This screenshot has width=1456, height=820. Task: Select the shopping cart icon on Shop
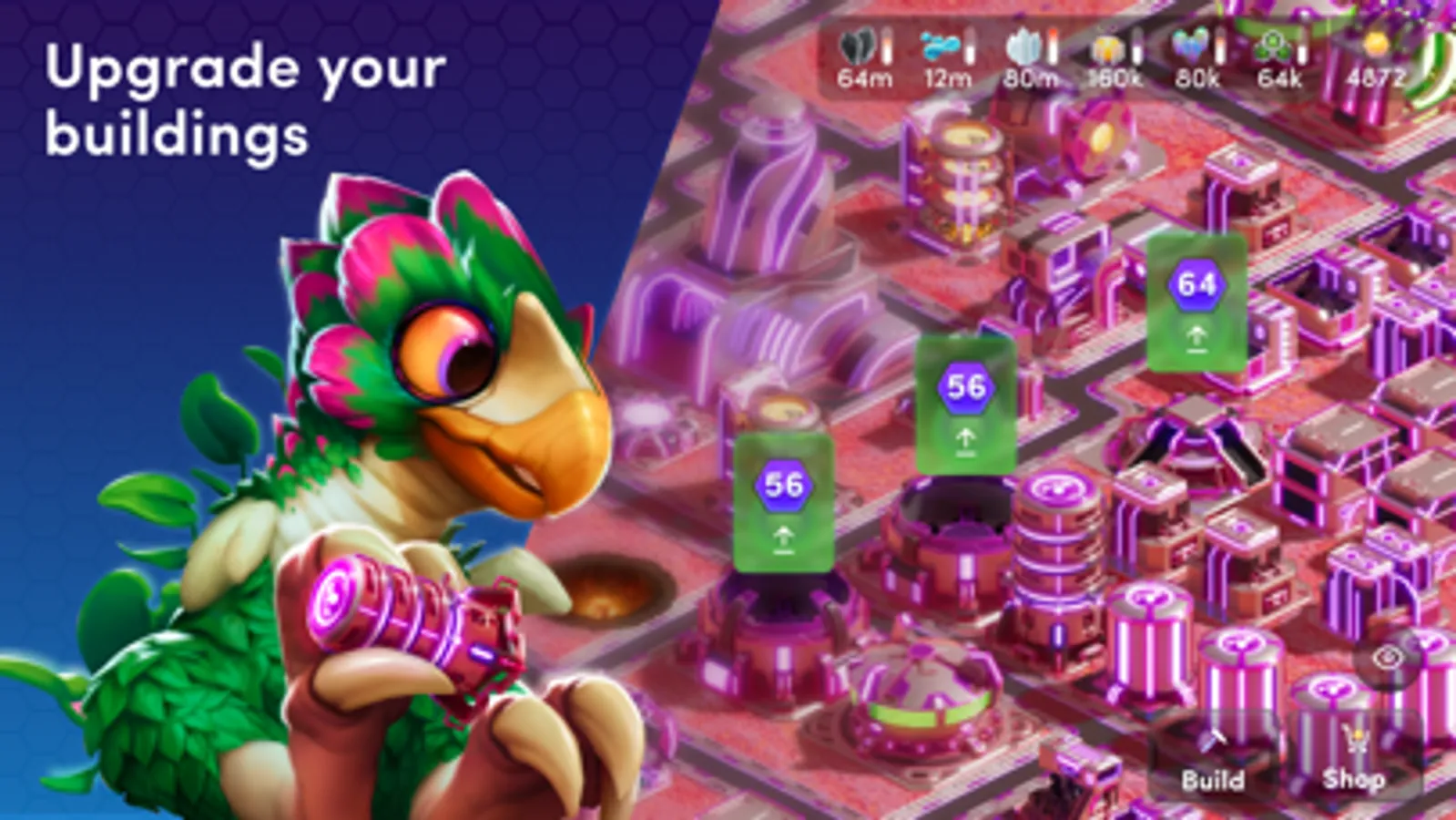1356,738
